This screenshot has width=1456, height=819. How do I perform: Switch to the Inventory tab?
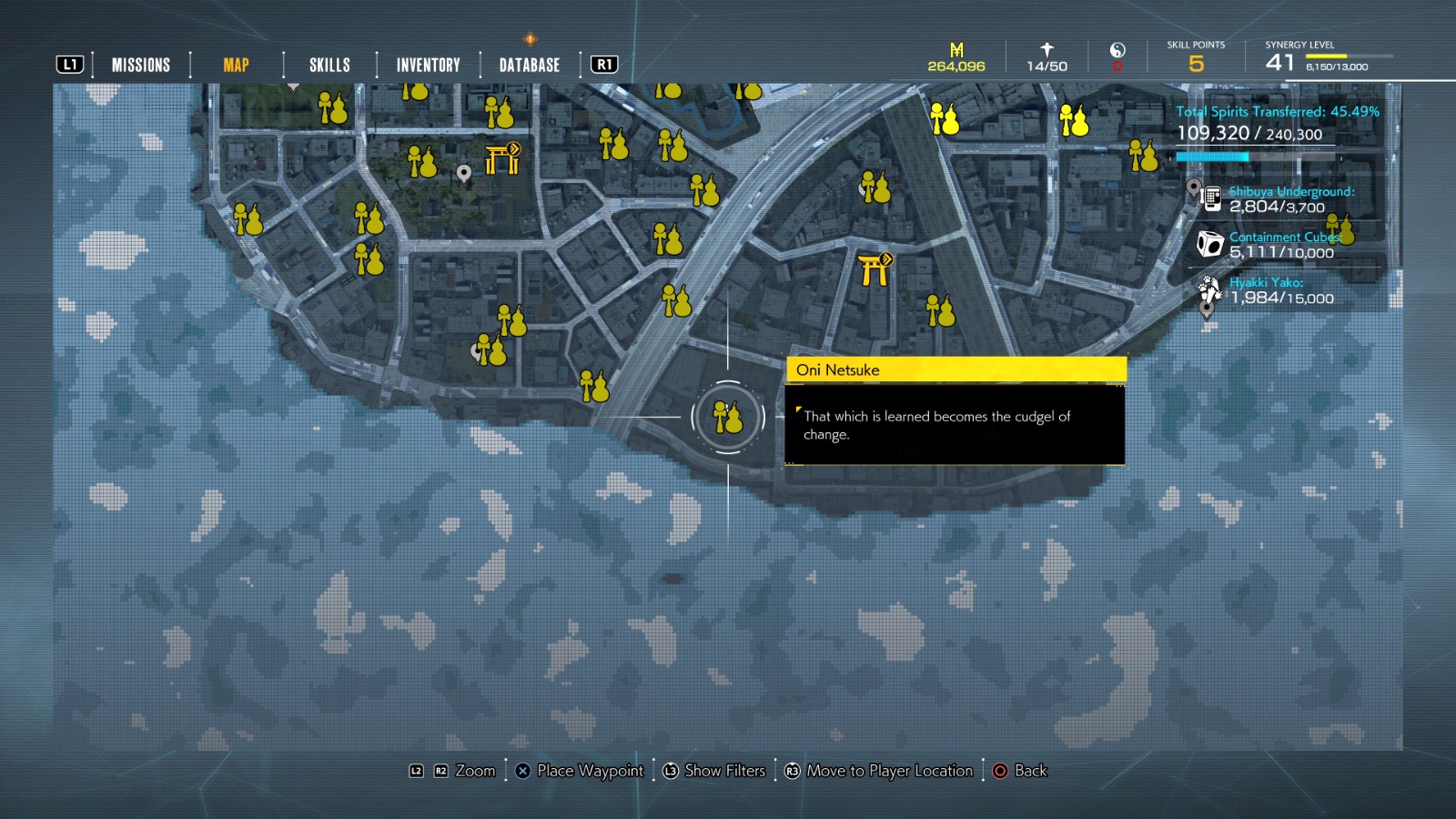pyautogui.click(x=427, y=64)
